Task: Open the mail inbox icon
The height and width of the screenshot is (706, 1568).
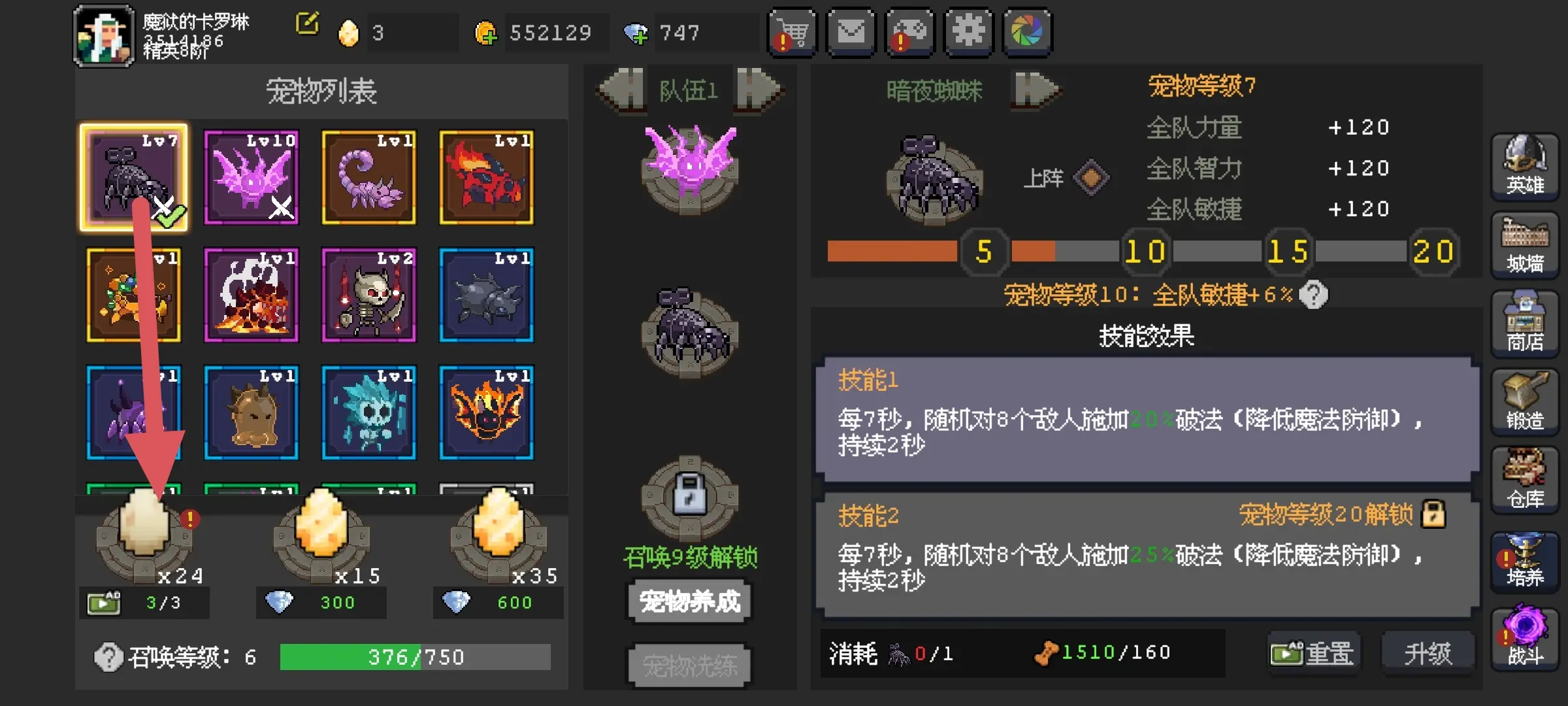Action: click(x=851, y=33)
